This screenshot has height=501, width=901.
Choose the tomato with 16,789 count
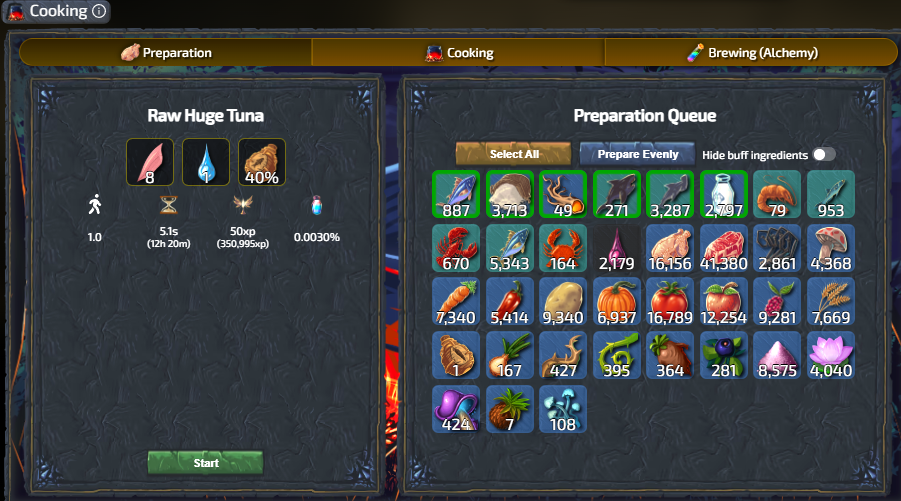coord(671,302)
